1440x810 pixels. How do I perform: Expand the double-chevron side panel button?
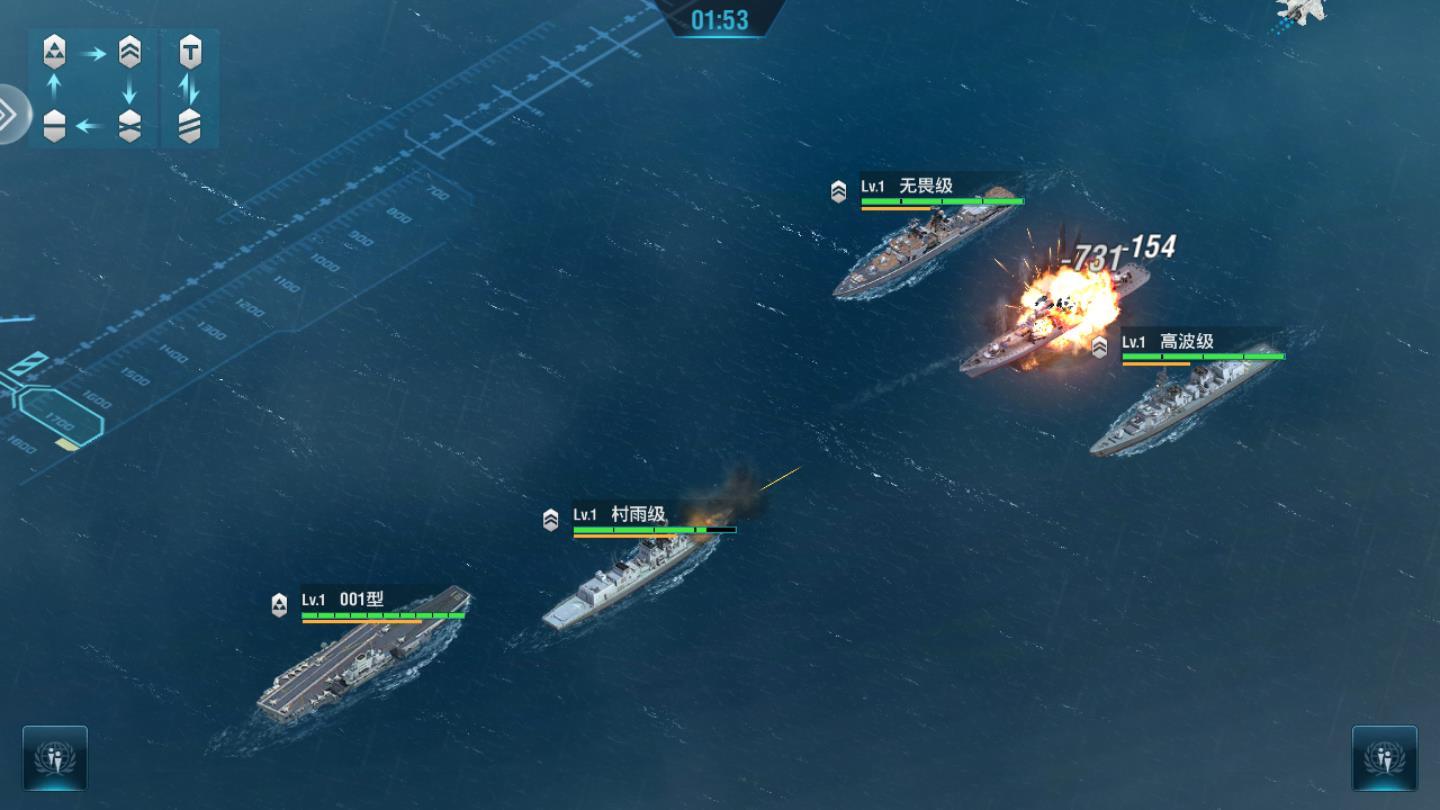click(8, 115)
